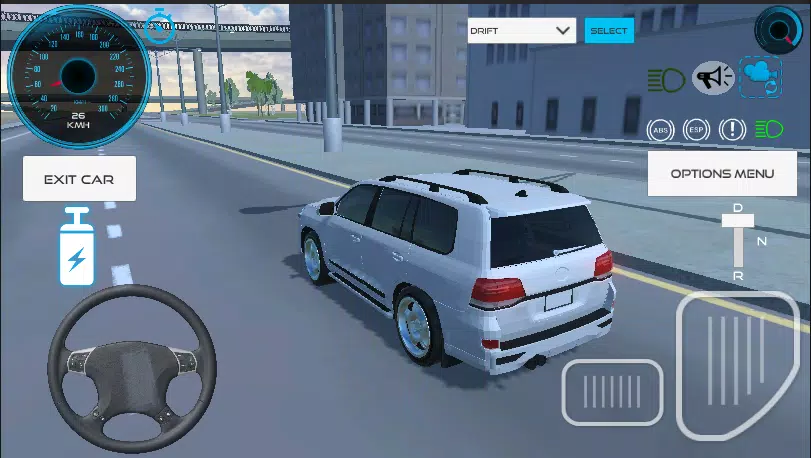This screenshot has width=811, height=458.
Task: Step on the brake pedal
Action: pyautogui.click(x=612, y=391)
